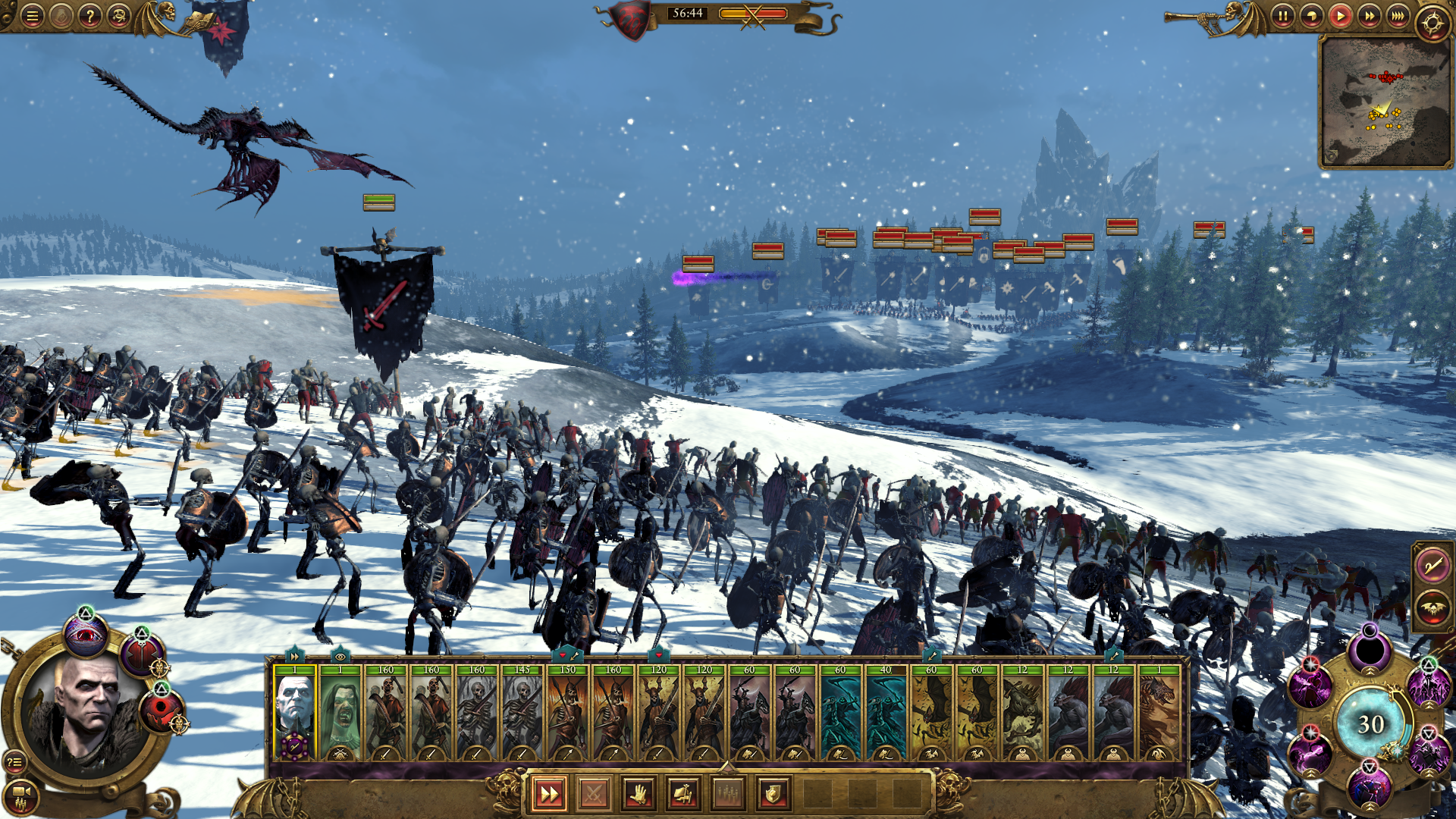Open the compass button above the minimap
Screen dimensions: 1456x819
coord(1432,23)
